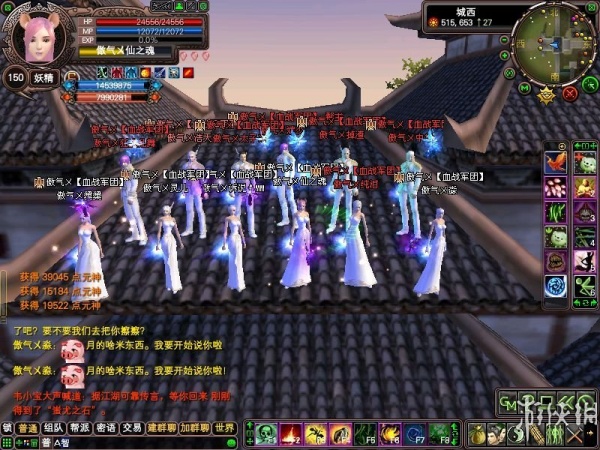Switch to the 世界 chat tab

[226, 428]
